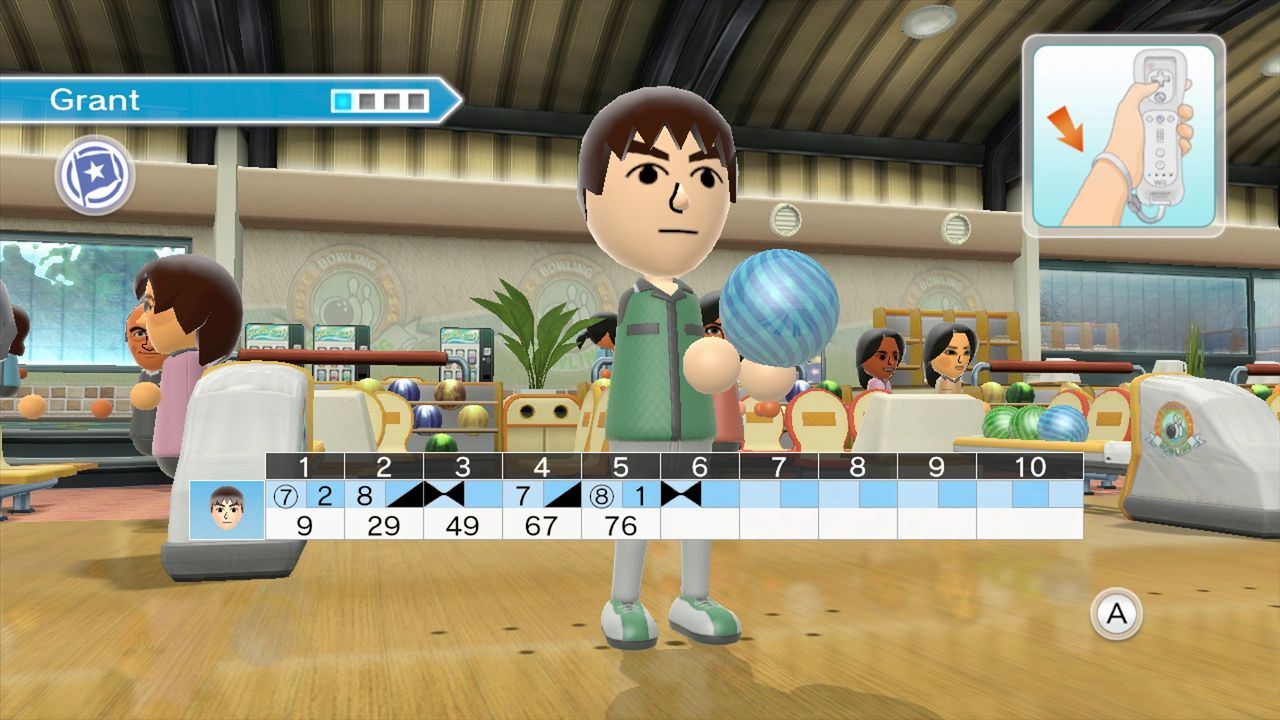
Task: Switch to frame 1 on the scoreboard
Action: coord(305,465)
